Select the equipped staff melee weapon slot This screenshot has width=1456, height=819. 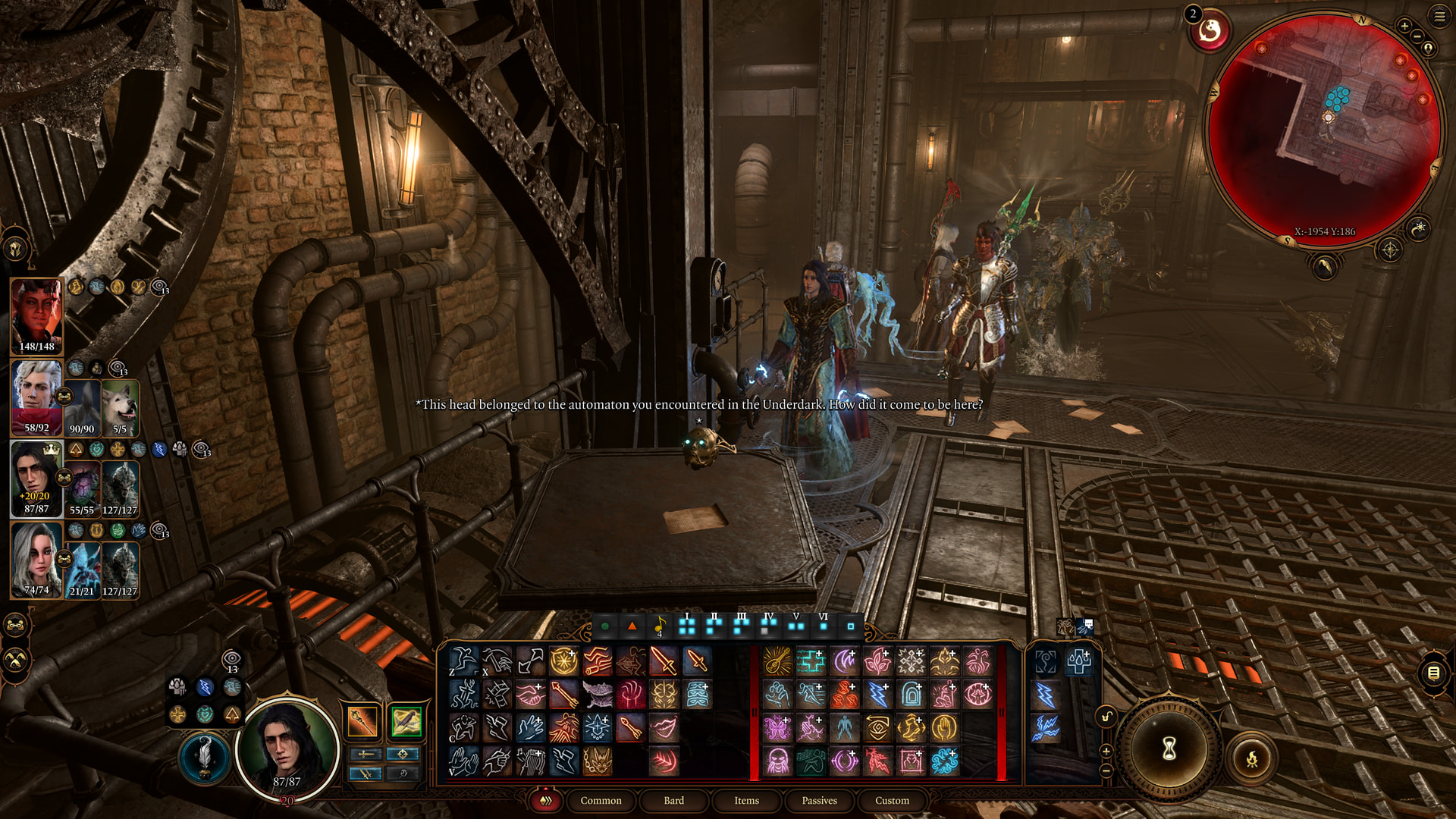coord(362,721)
